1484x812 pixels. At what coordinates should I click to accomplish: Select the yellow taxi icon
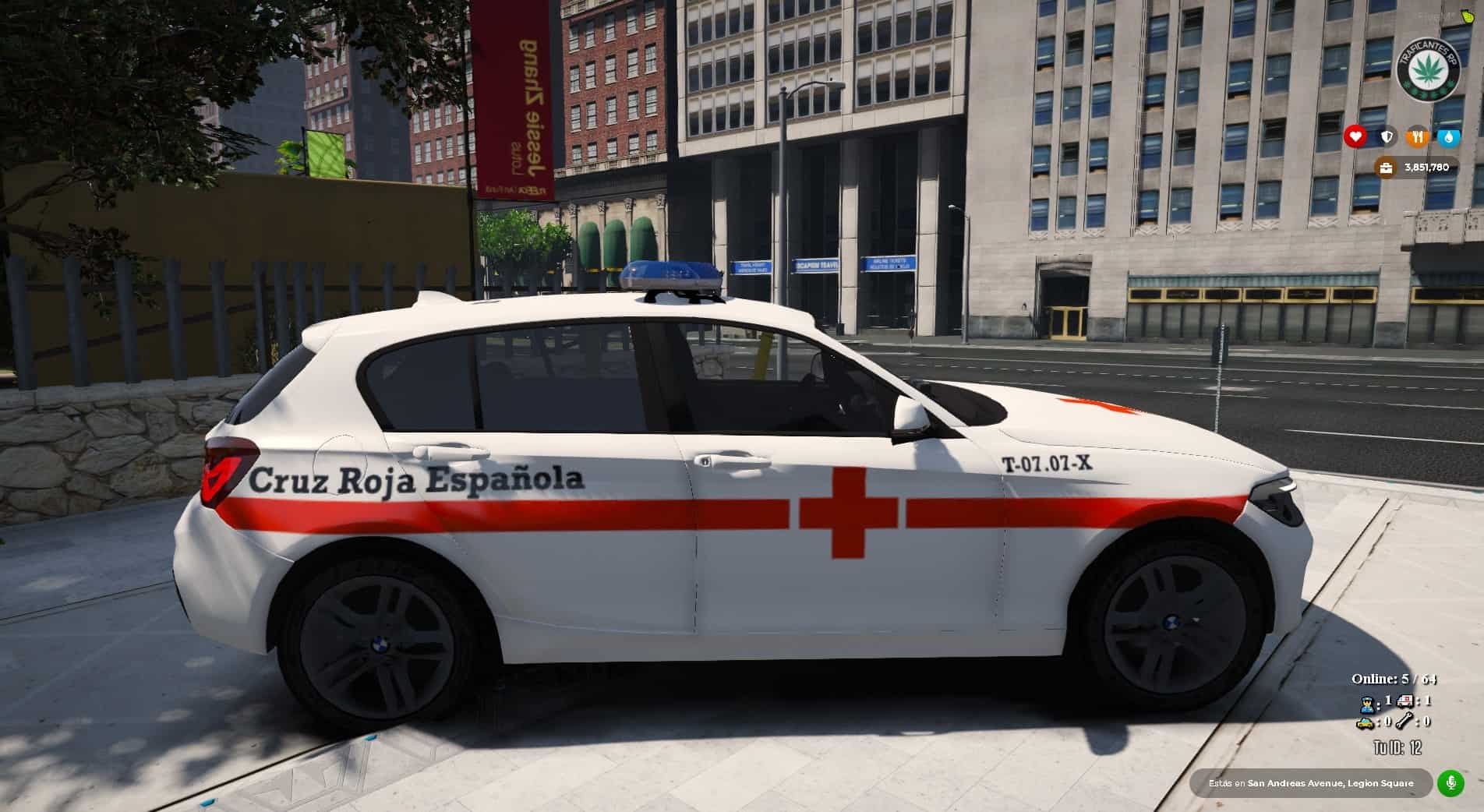point(1365,723)
